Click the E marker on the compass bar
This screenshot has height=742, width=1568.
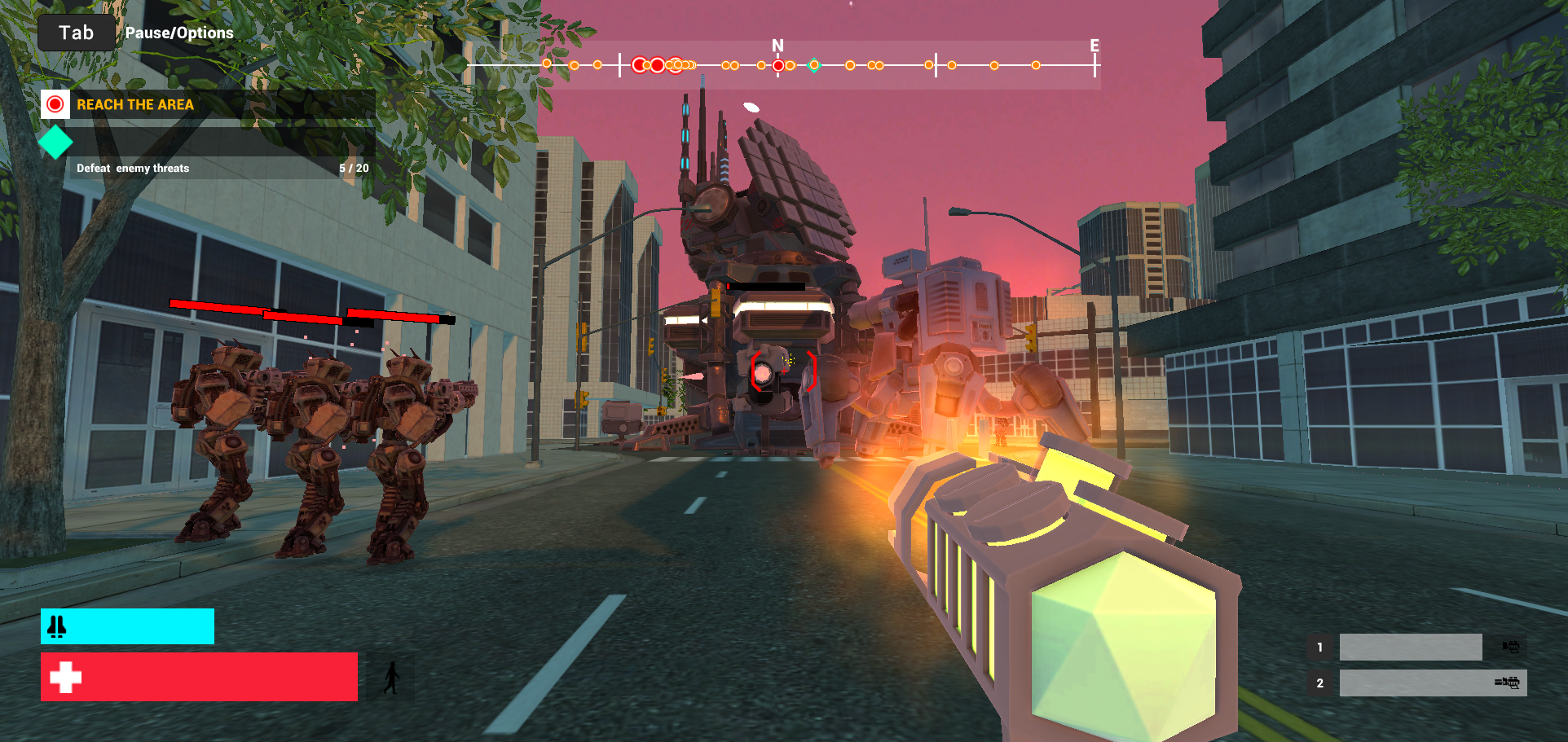1093,45
